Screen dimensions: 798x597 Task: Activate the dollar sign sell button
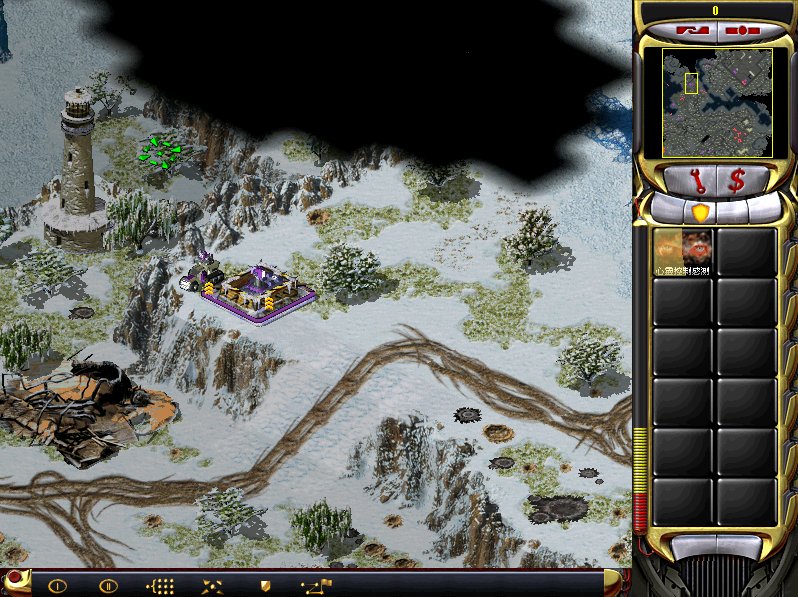coord(737,180)
